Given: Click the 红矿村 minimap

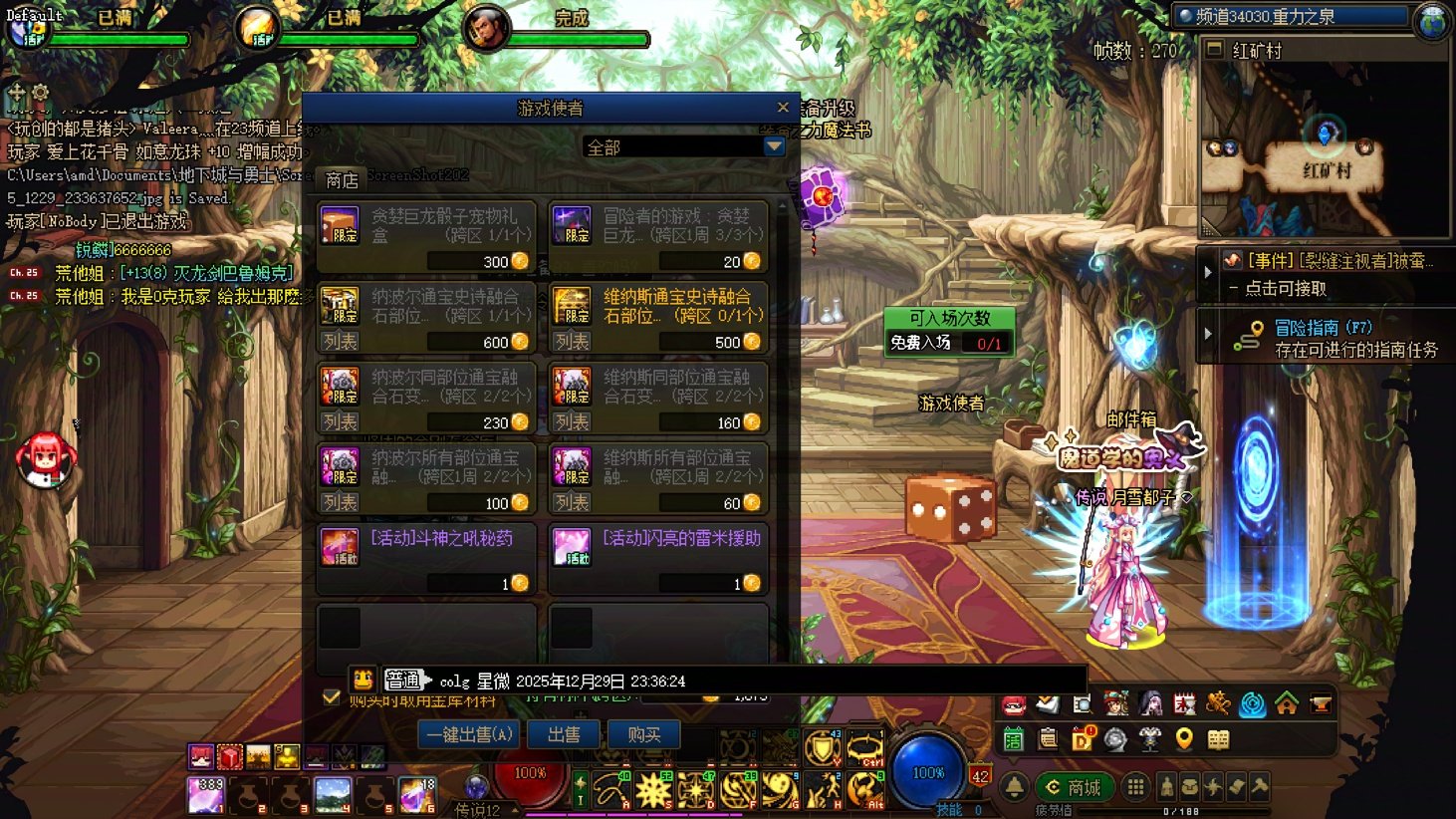Looking at the screenshot, I should [x=1325, y=149].
